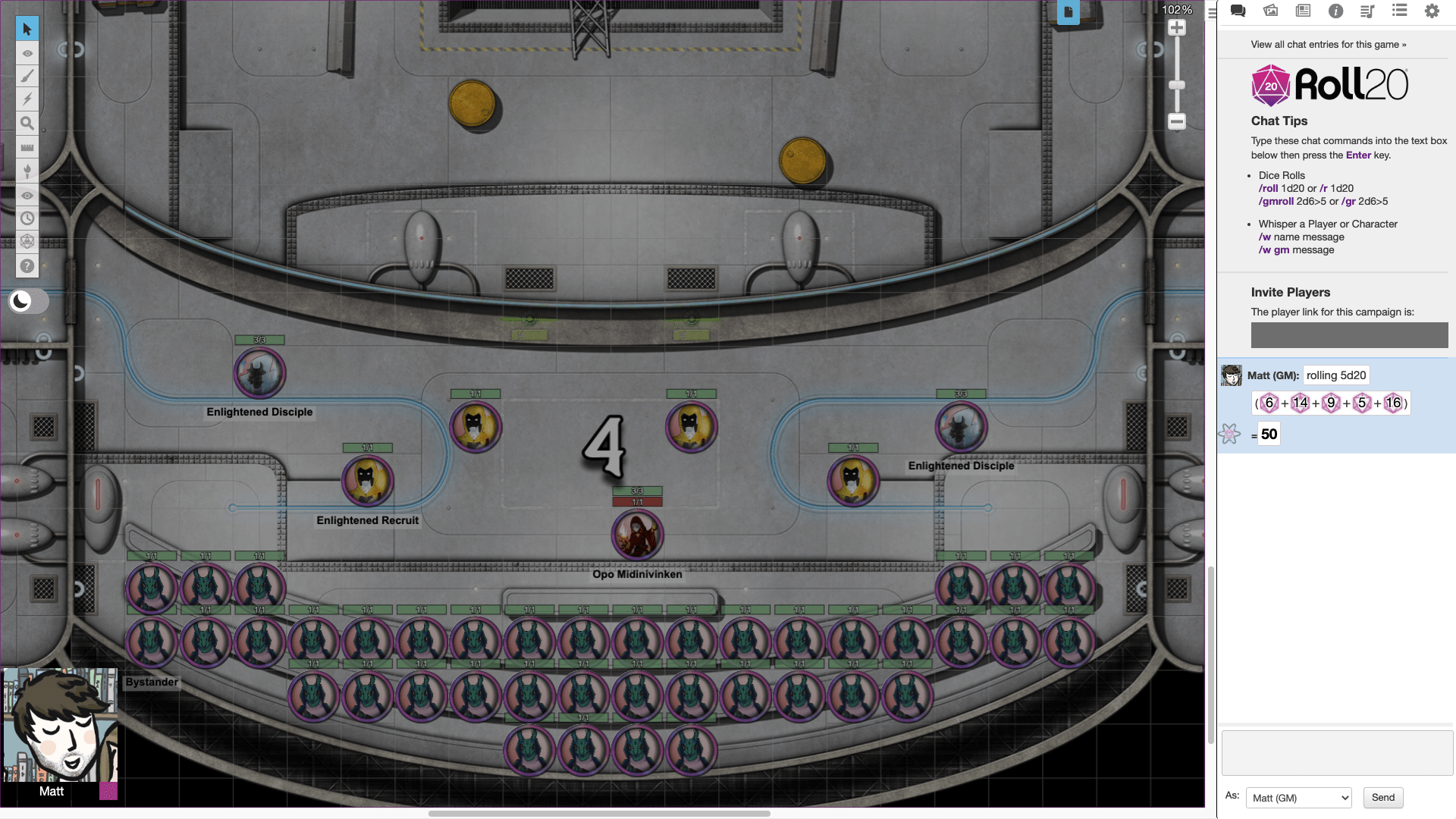Click the help question mark icon
The image size is (1456, 819).
point(27,265)
